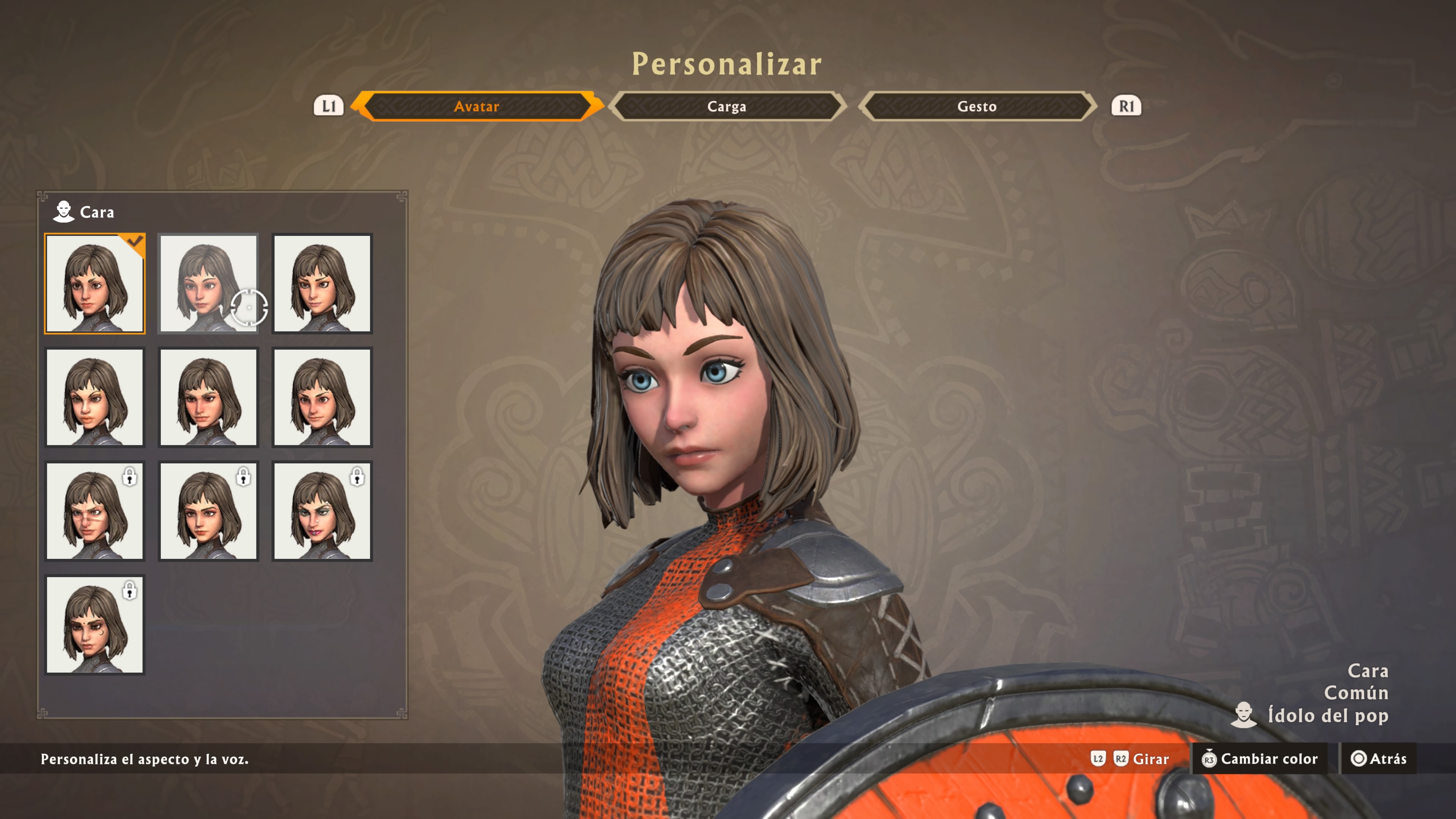Pick the locked face with face paint stripe
Screen dimensions: 1456x819
tap(95, 511)
